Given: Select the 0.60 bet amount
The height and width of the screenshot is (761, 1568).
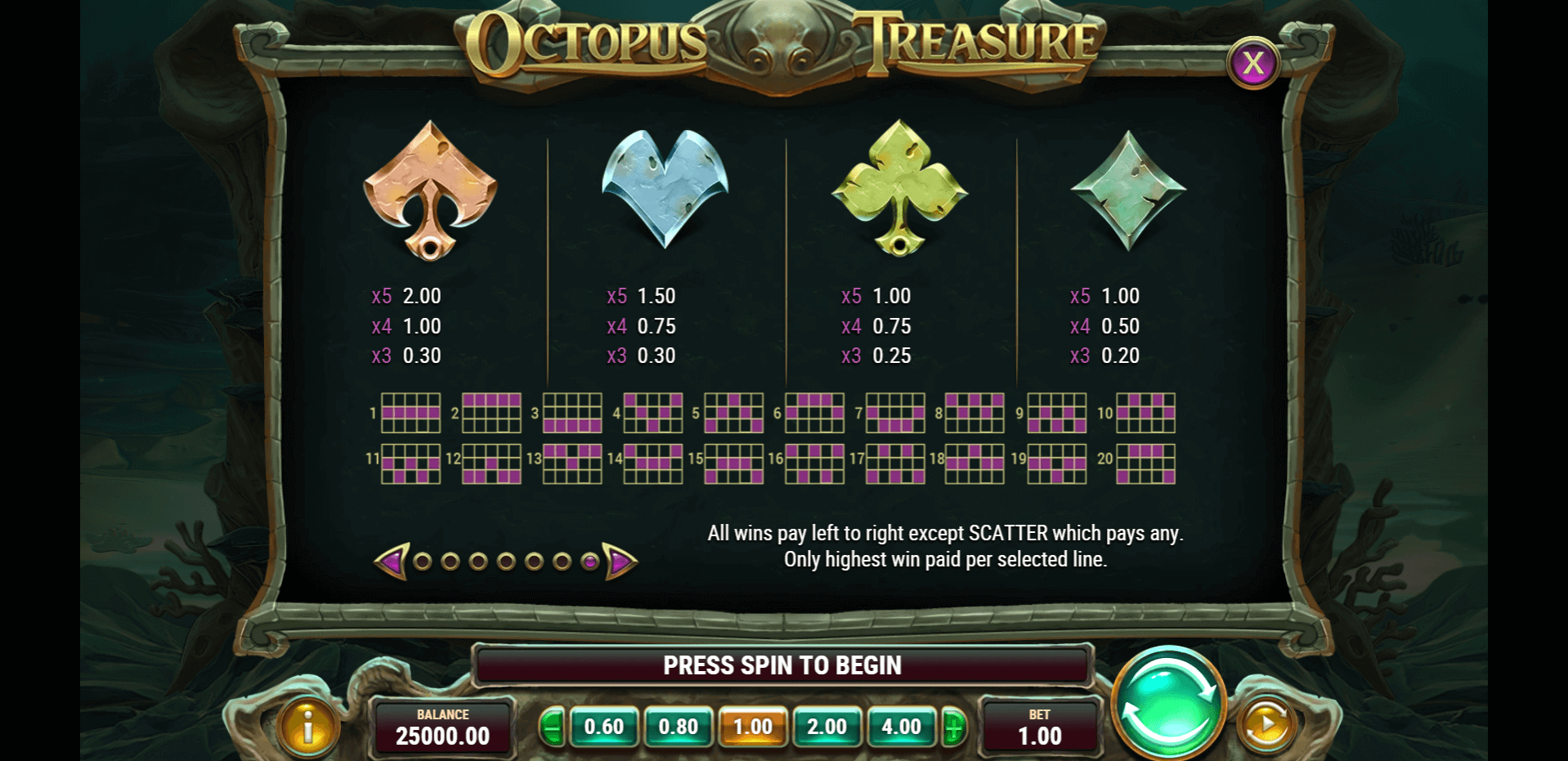Looking at the screenshot, I should [603, 727].
